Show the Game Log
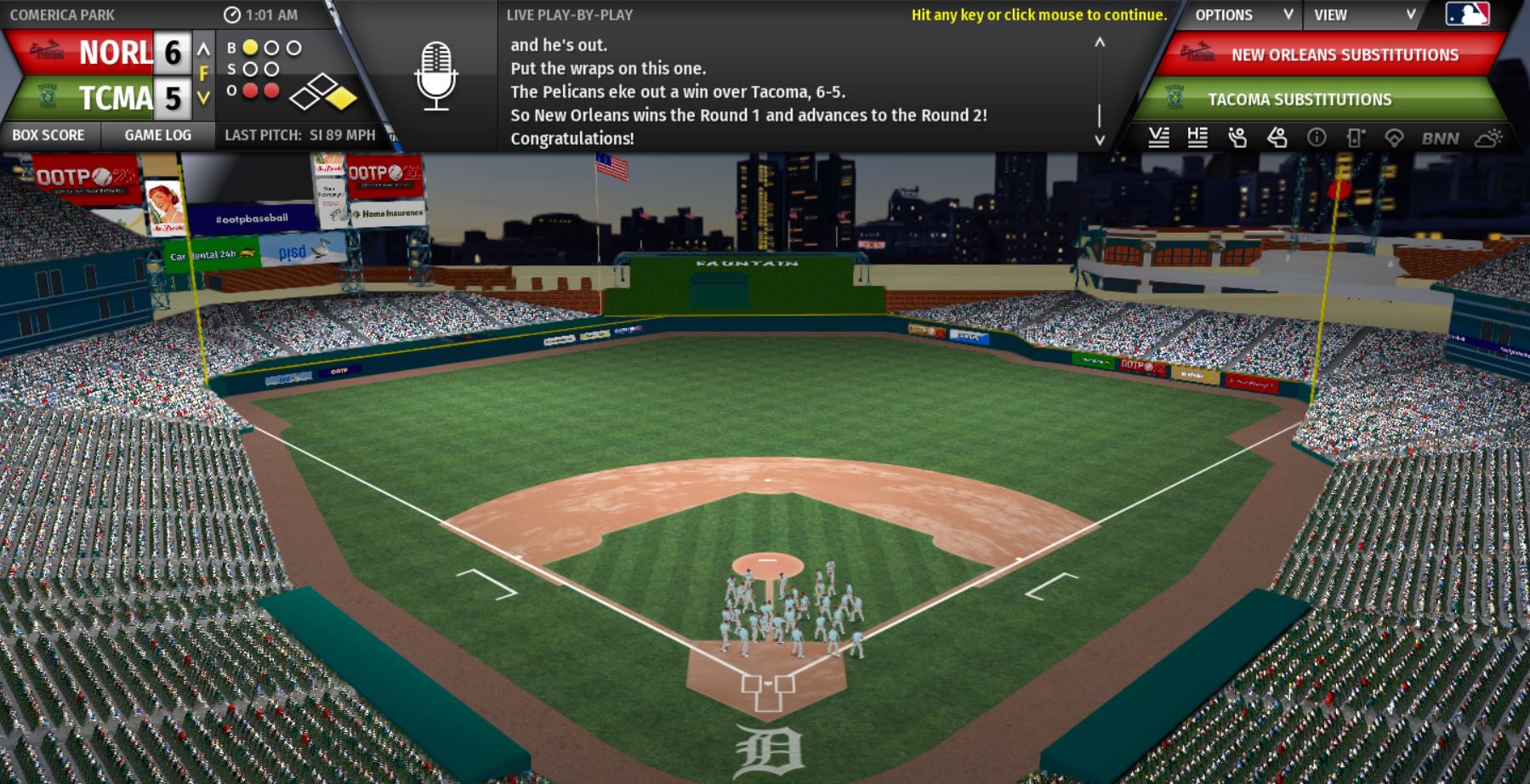This screenshot has height=784, width=1530. (158, 135)
